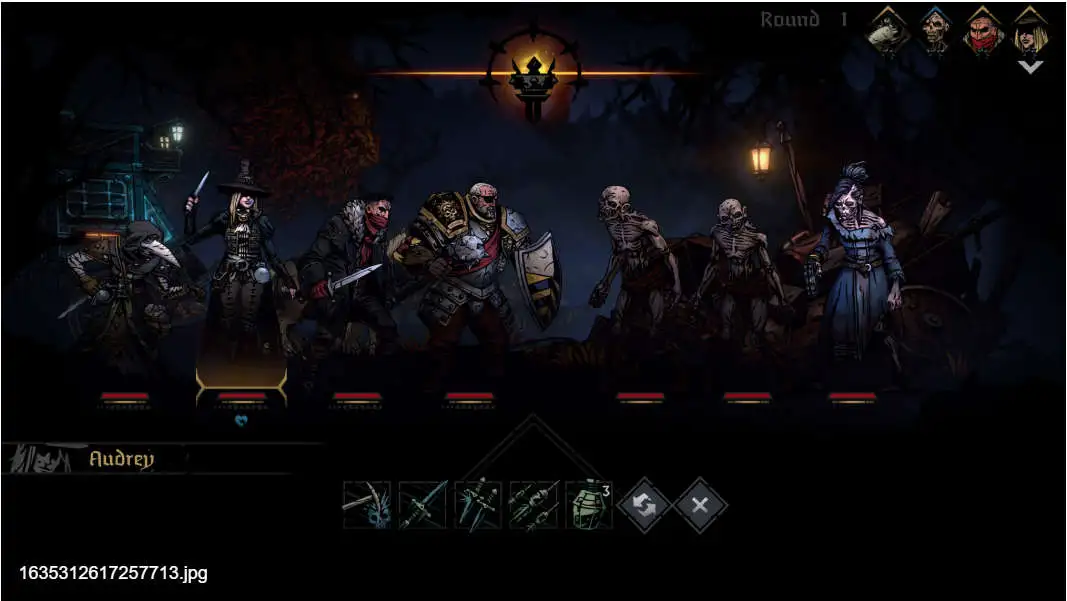Choose the poison darts skill
Screen dimensions: 1067x601
[533, 505]
